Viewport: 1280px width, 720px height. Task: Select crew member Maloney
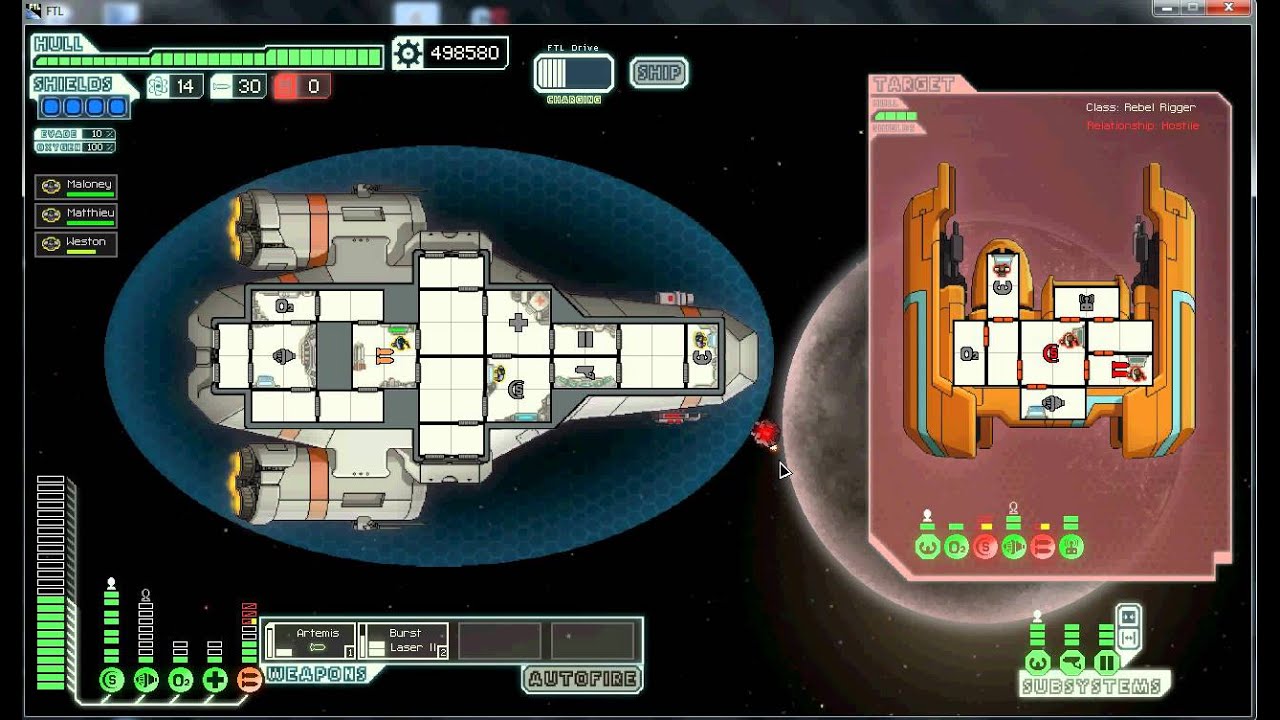click(x=77, y=186)
